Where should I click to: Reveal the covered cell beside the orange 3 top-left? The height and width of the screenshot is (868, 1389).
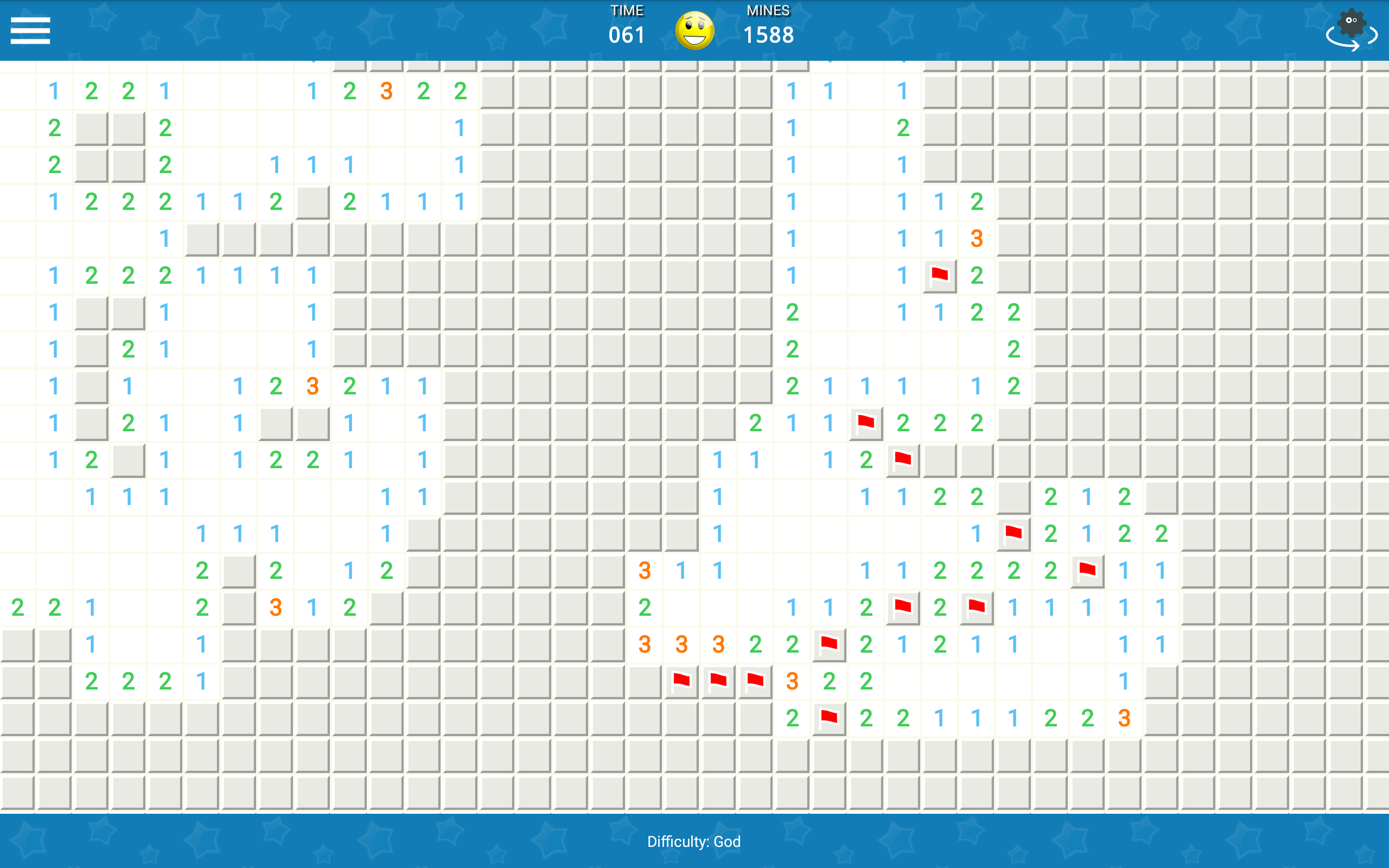coord(496,91)
